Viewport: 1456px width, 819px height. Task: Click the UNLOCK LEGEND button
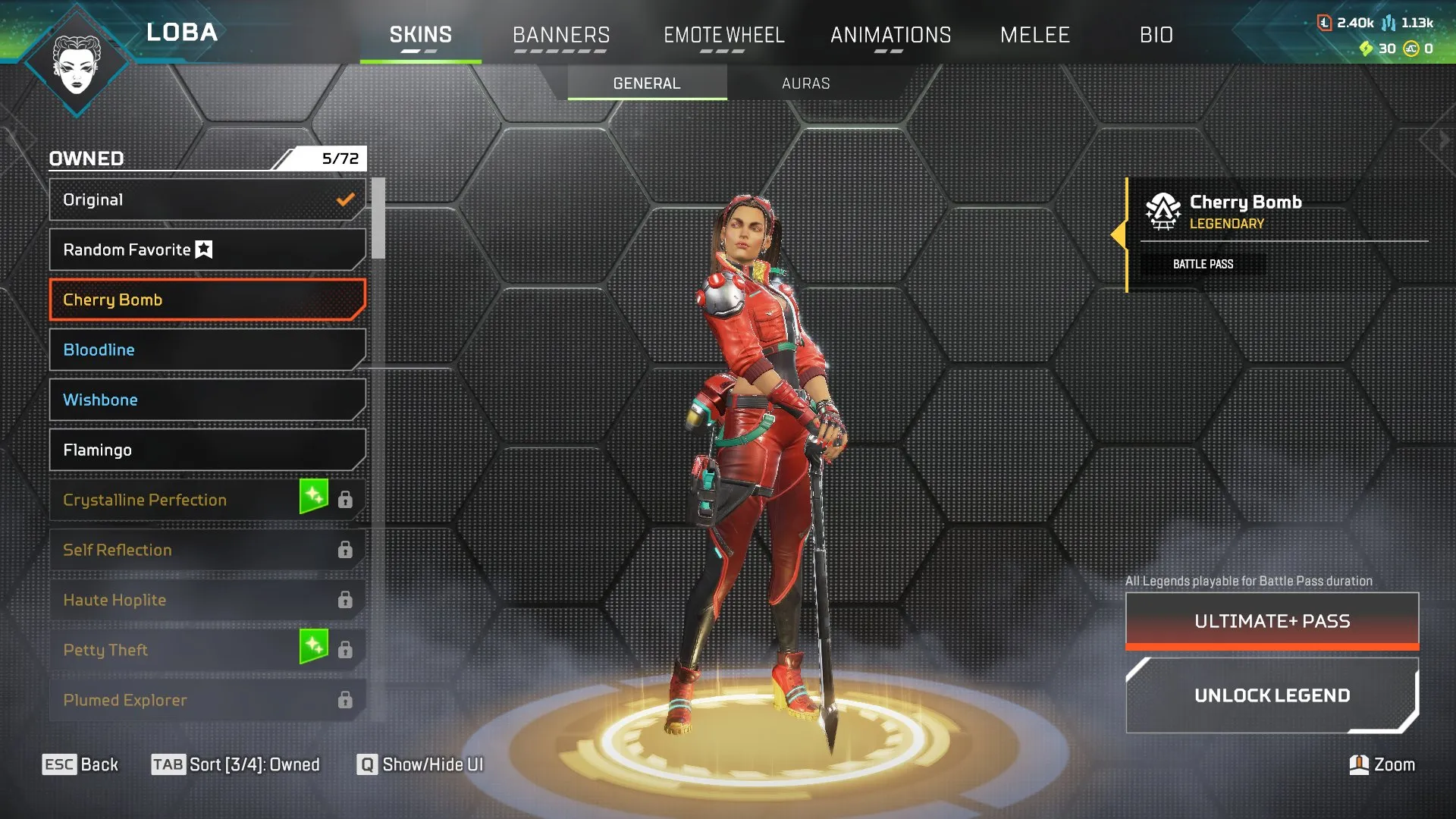point(1272,695)
